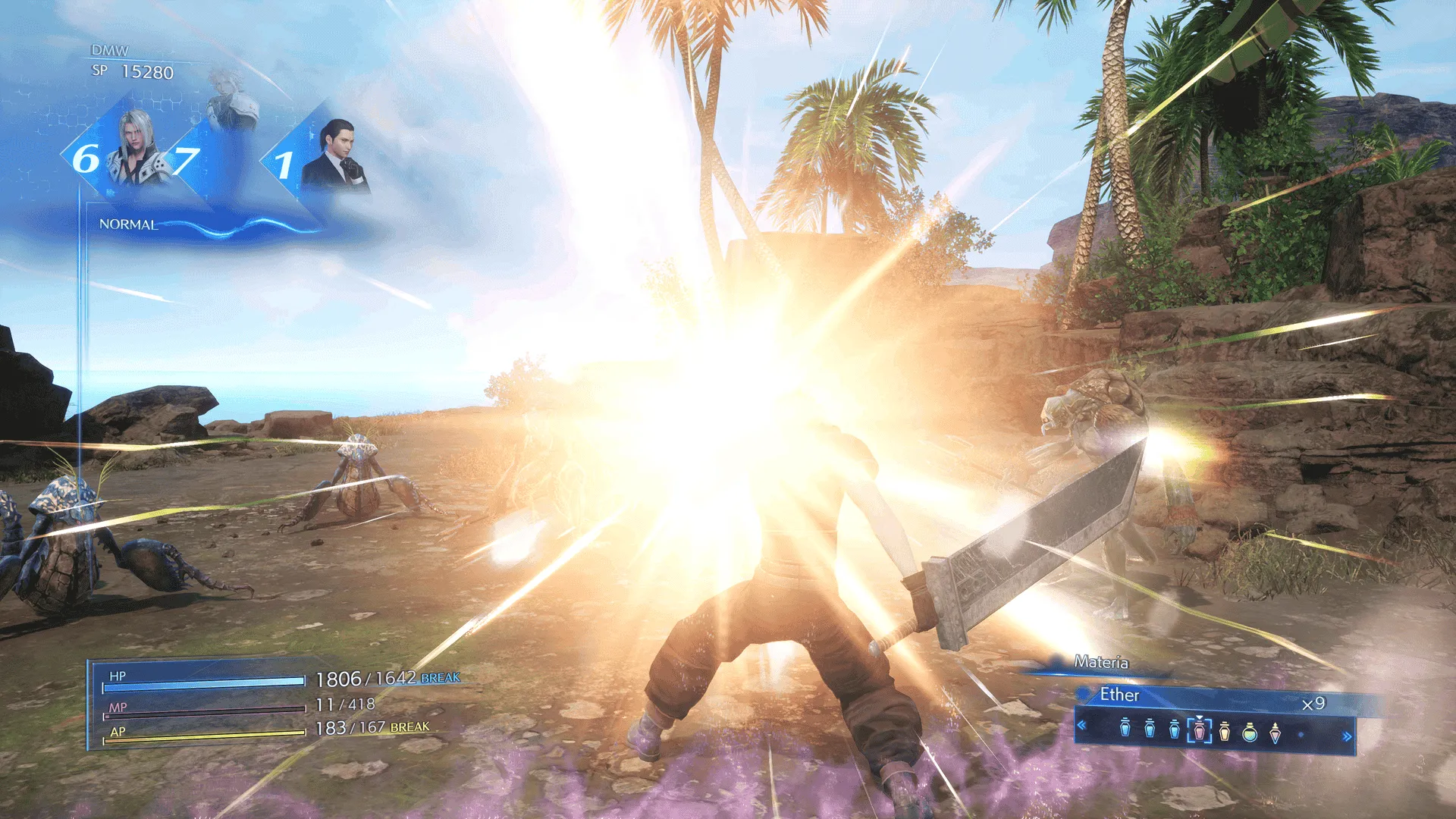The image size is (1456, 819).
Task: Choose the orange potion bottle item
Action: [x=1225, y=732]
